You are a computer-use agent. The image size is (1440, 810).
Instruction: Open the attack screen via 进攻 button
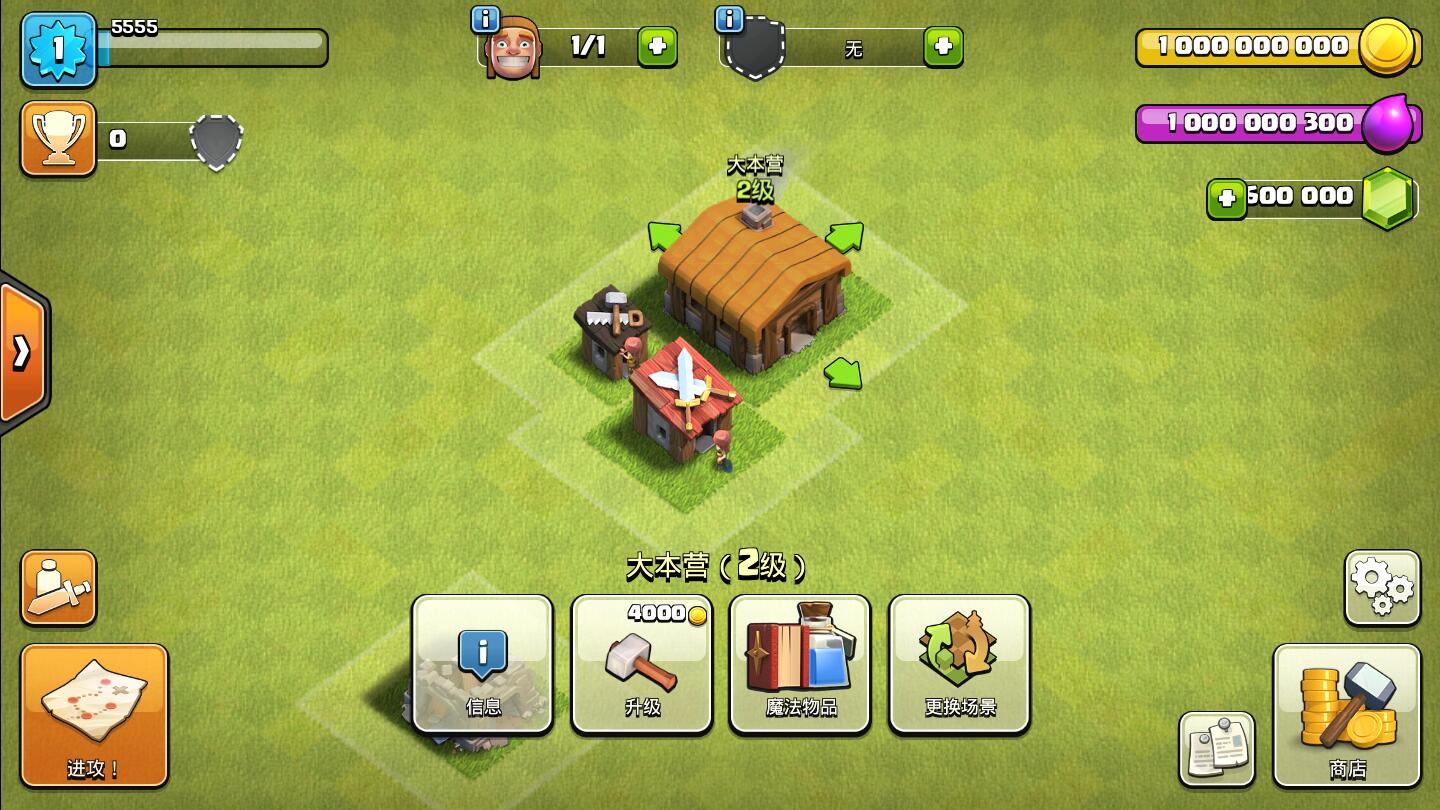click(x=94, y=715)
